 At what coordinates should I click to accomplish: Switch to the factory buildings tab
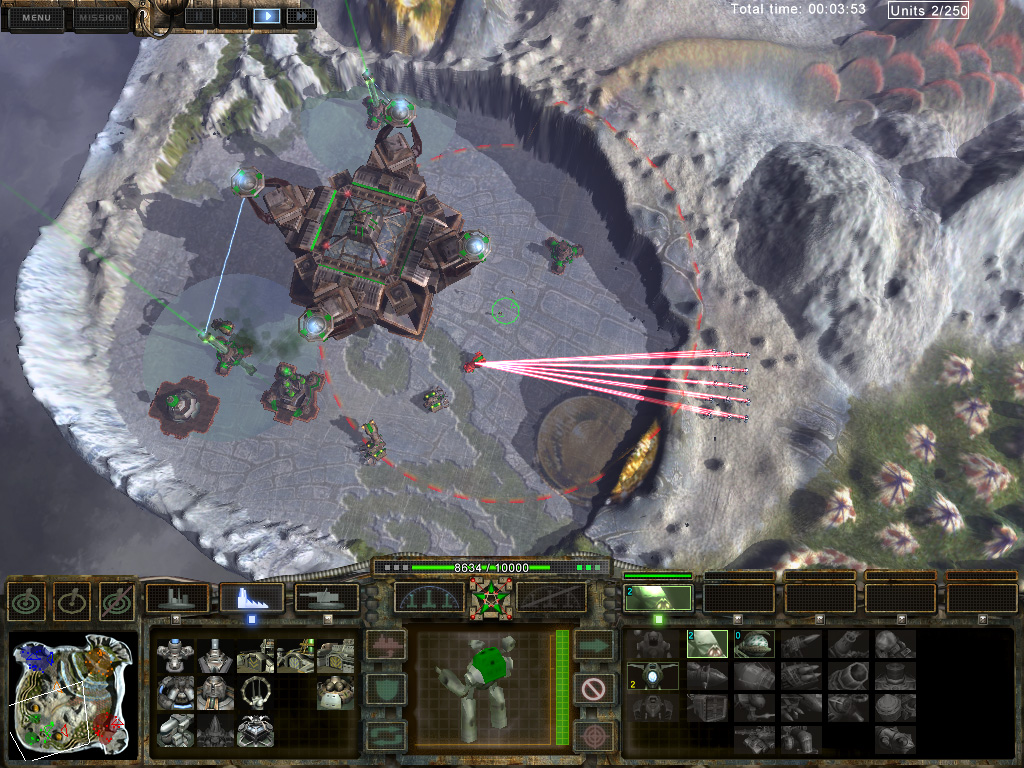251,598
